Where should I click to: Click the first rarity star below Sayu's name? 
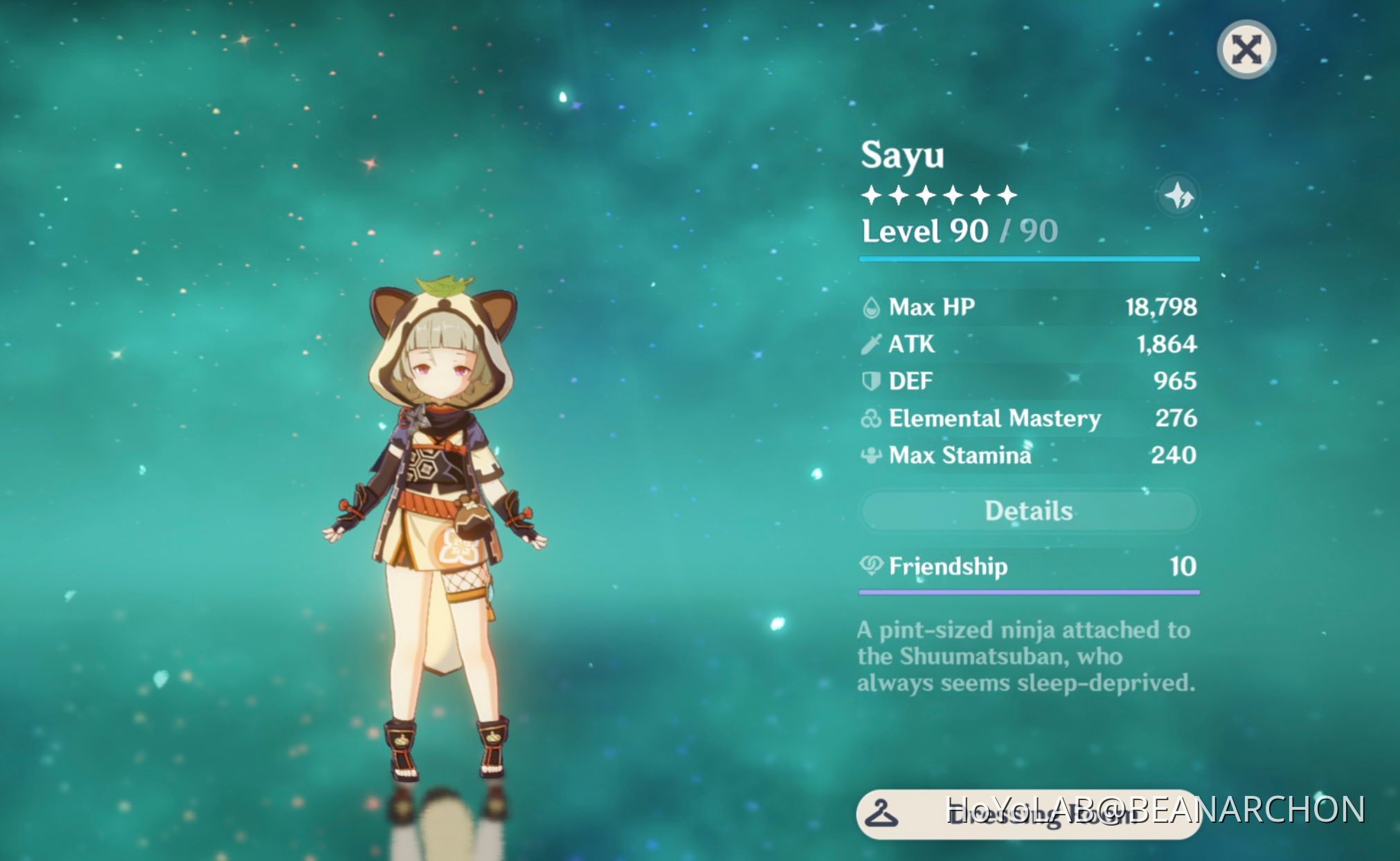coord(870,194)
